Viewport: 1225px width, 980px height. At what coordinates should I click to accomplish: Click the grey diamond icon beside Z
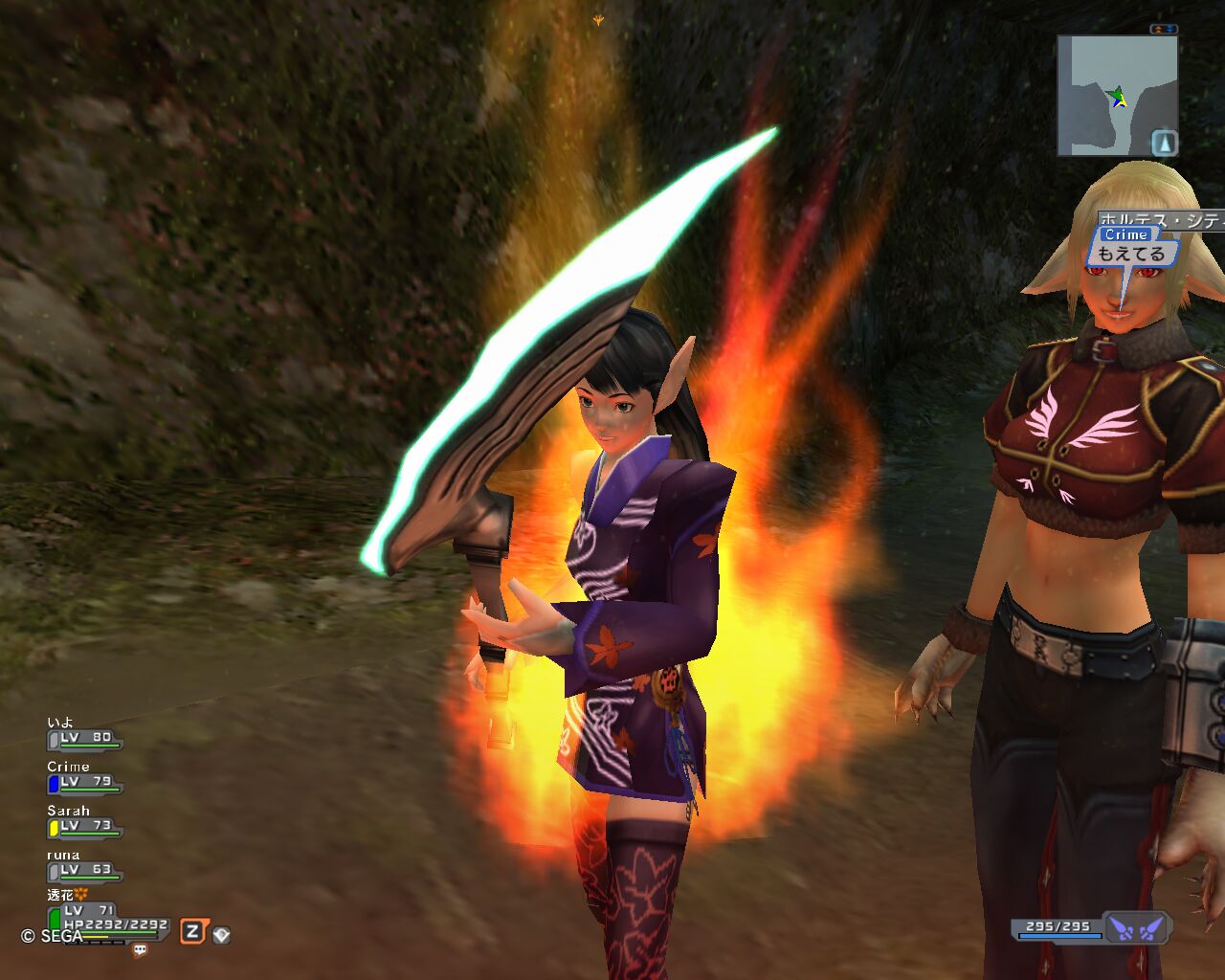(x=221, y=934)
